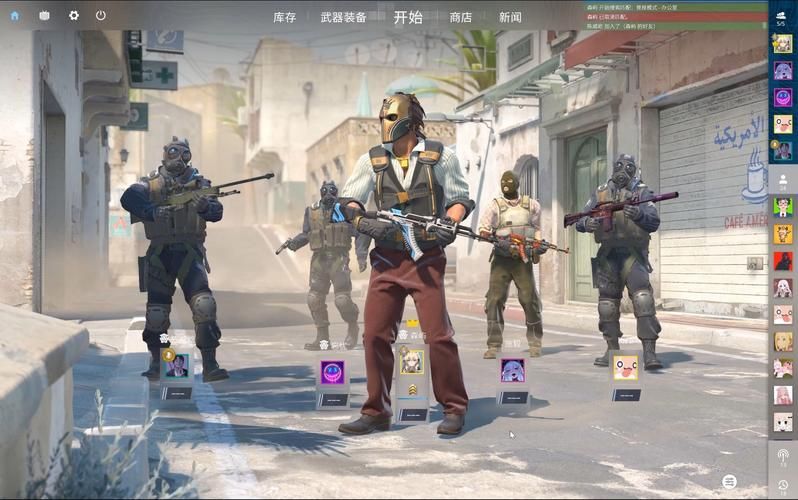The height and width of the screenshot is (500, 798).
Task: Open the settings gear menu
Action: 73,16
